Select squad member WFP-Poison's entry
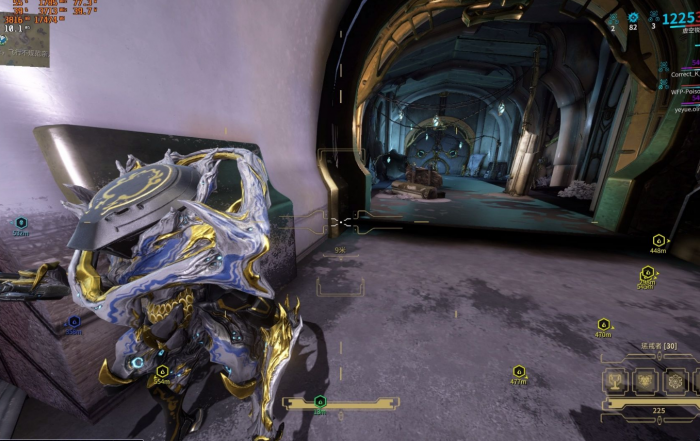 point(683,91)
